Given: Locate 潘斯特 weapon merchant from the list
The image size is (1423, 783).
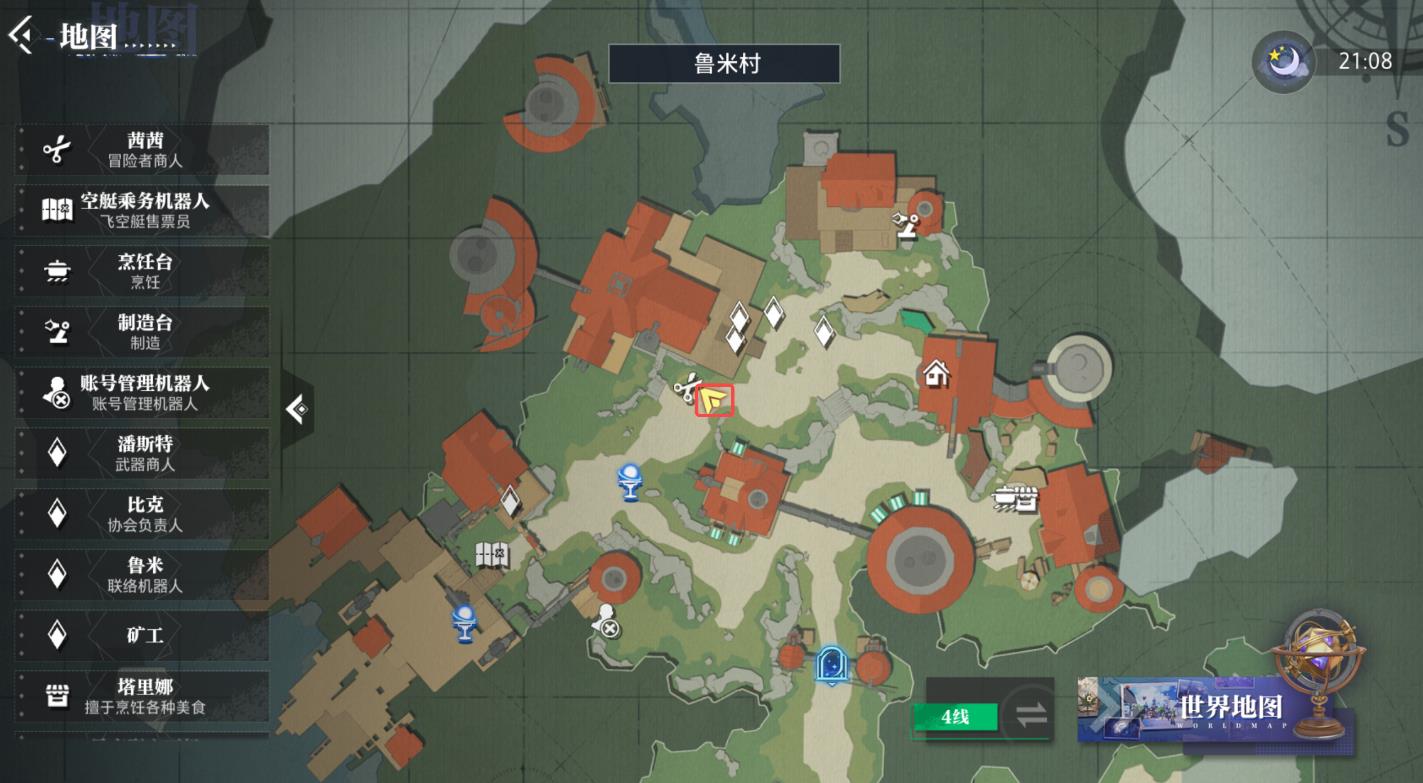Looking at the screenshot, I should [143, 453].
